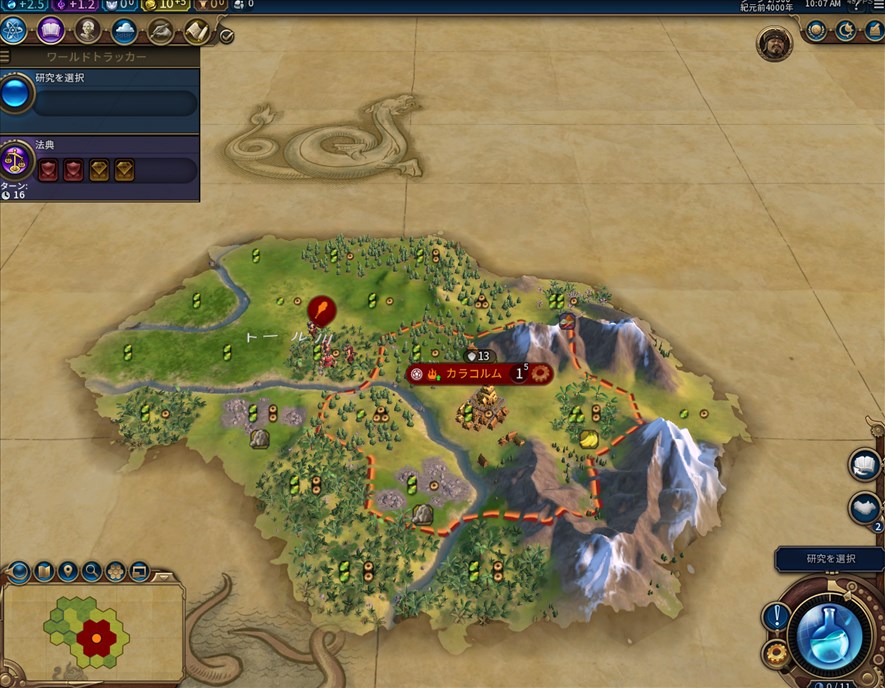Open the civics tree book icon
Image resolution: width=885 pixels, height=688 pixels.
51,31
